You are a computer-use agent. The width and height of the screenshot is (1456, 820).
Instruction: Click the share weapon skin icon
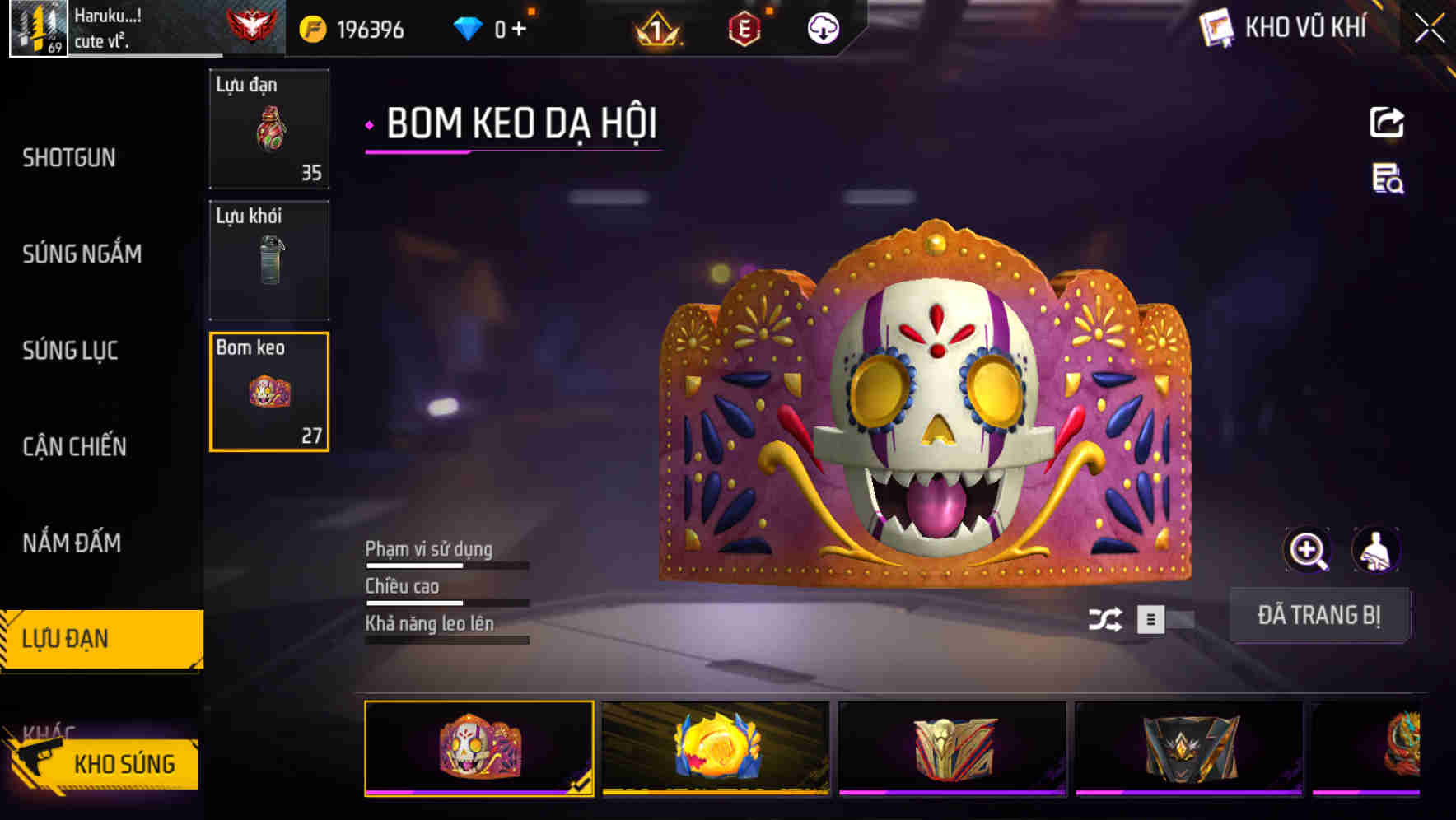[x=1386, y=122]
